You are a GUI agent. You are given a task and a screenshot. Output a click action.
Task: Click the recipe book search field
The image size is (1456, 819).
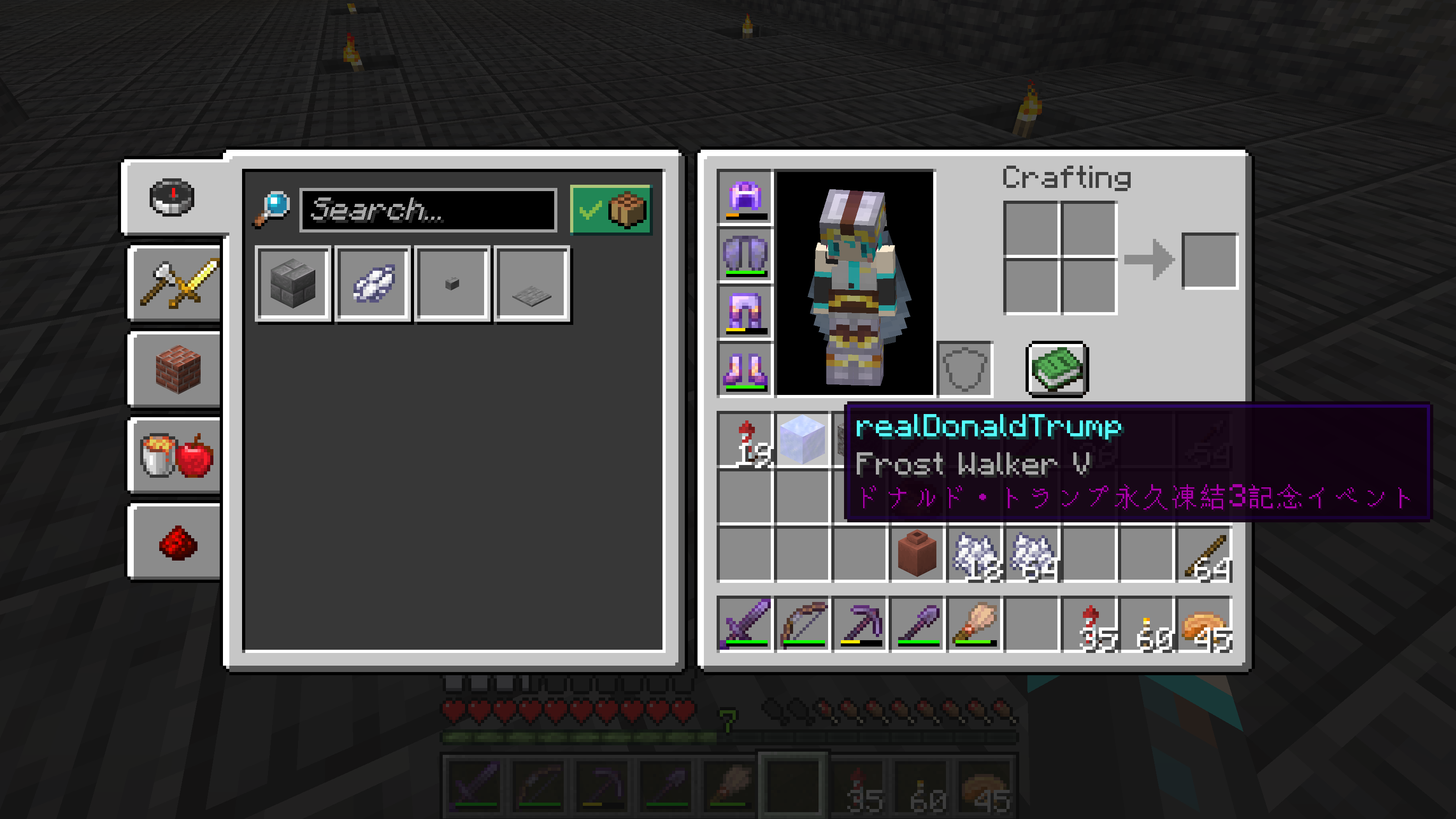pyautogui.click(x=428, y=210)
